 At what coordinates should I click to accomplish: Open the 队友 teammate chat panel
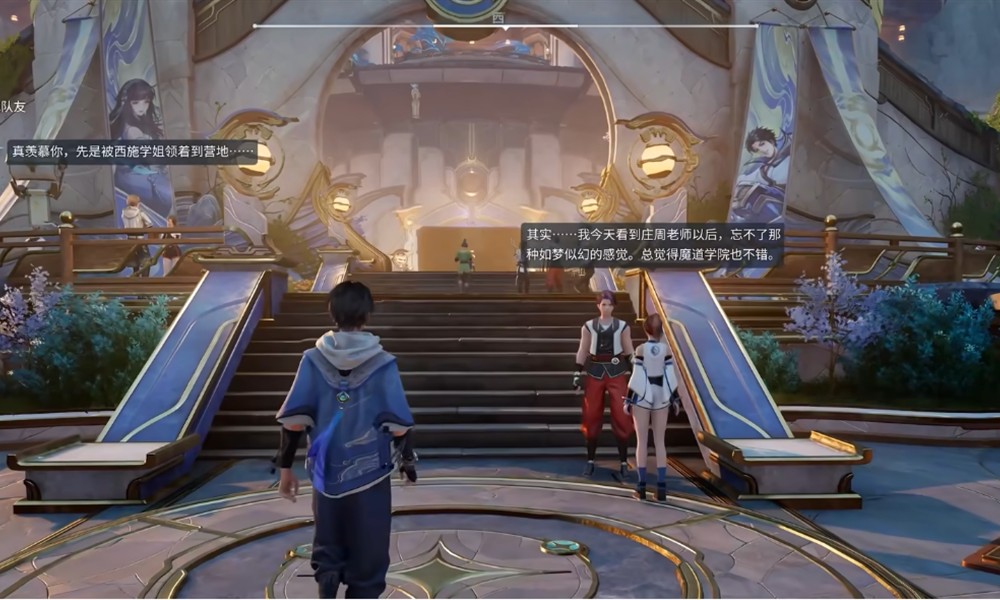click(13, 106)
